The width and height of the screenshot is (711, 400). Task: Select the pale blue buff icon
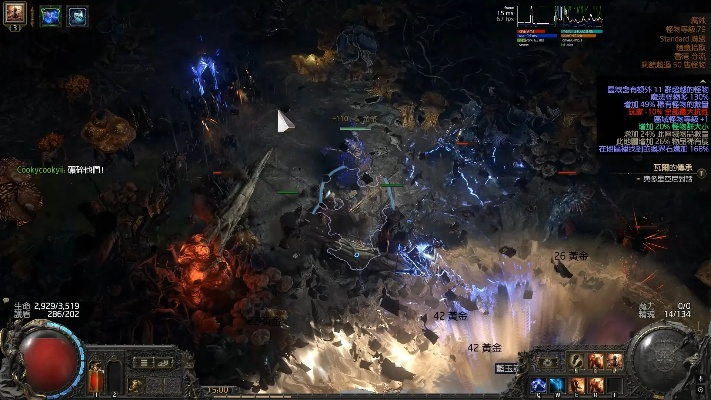[x=76, y=16]
